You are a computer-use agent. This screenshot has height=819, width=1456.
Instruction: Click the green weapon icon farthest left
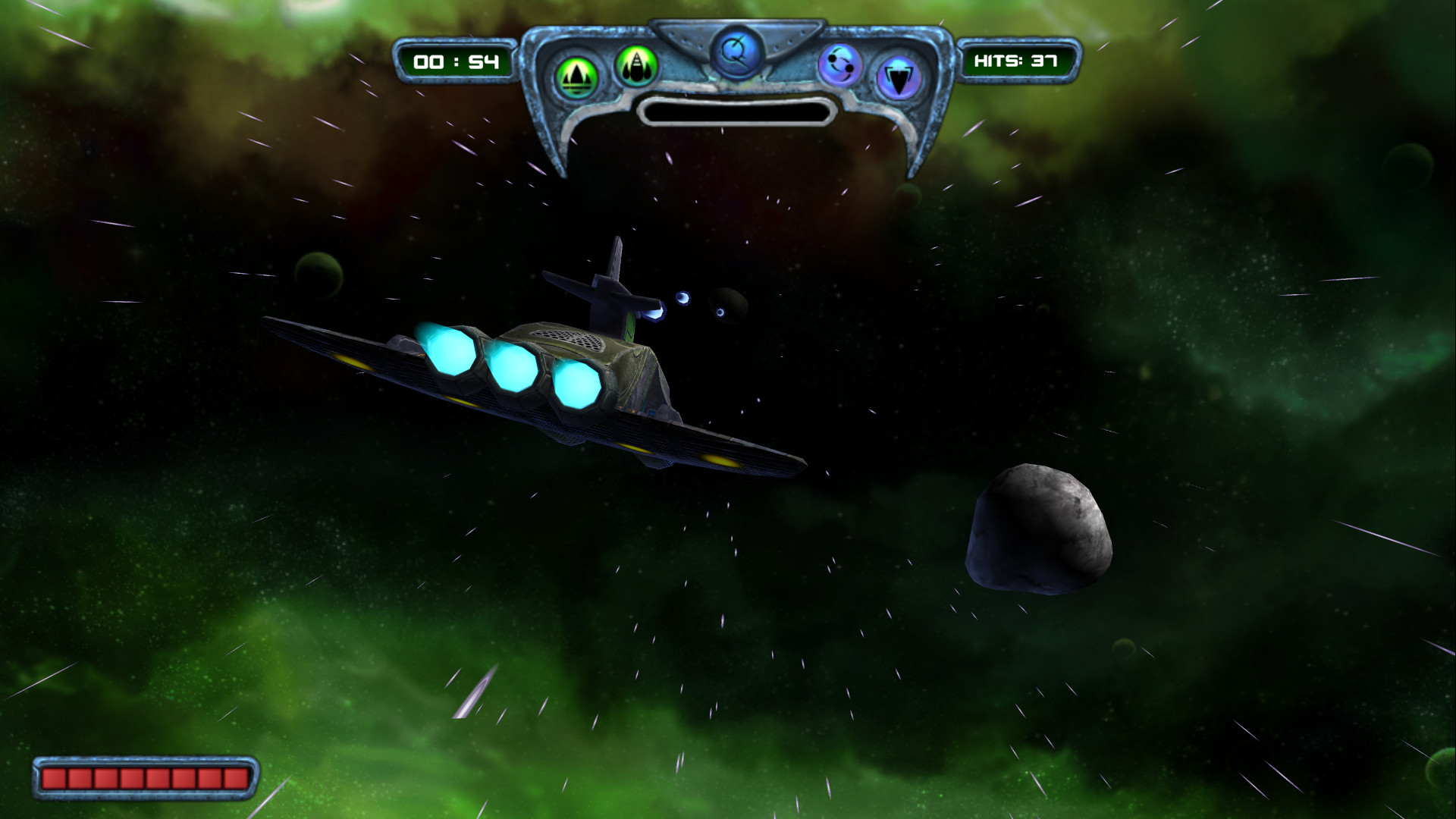click(x=577, y=73)
